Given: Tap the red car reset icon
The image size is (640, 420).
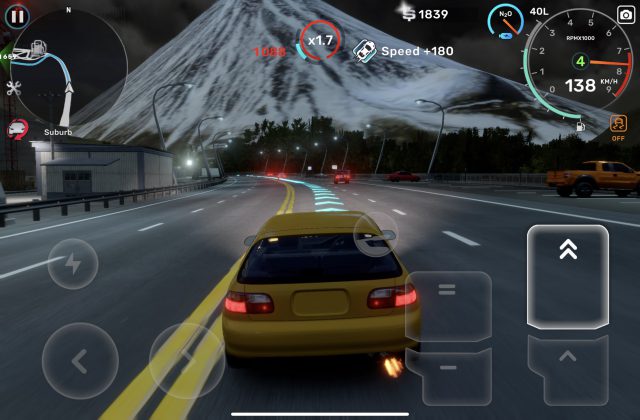Looking at the screenshot, I should [16, 128].
